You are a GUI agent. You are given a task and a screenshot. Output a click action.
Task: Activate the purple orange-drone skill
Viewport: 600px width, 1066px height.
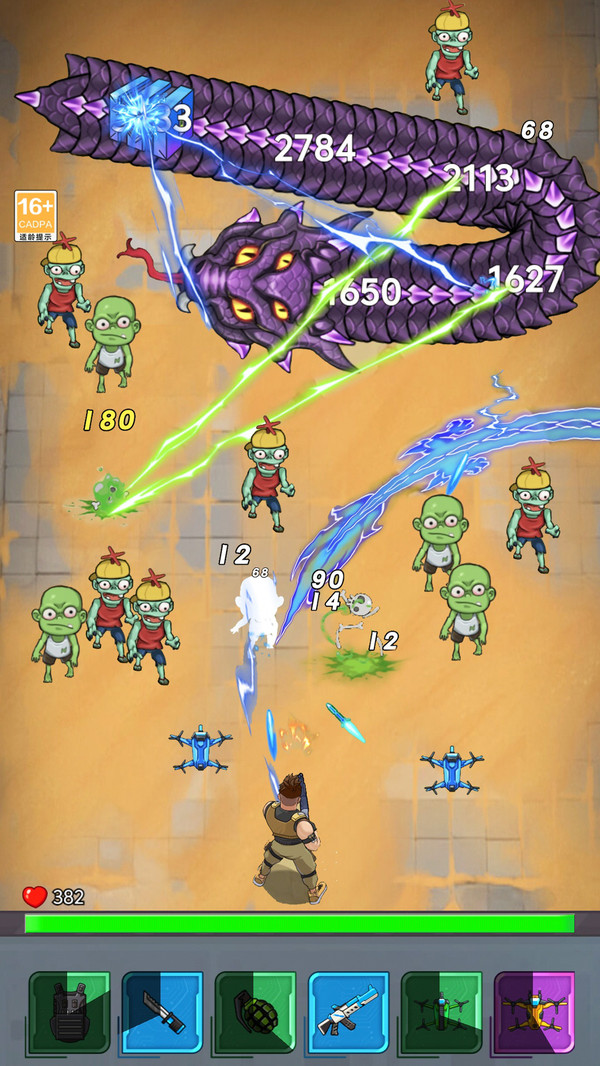coord(534,1012)
